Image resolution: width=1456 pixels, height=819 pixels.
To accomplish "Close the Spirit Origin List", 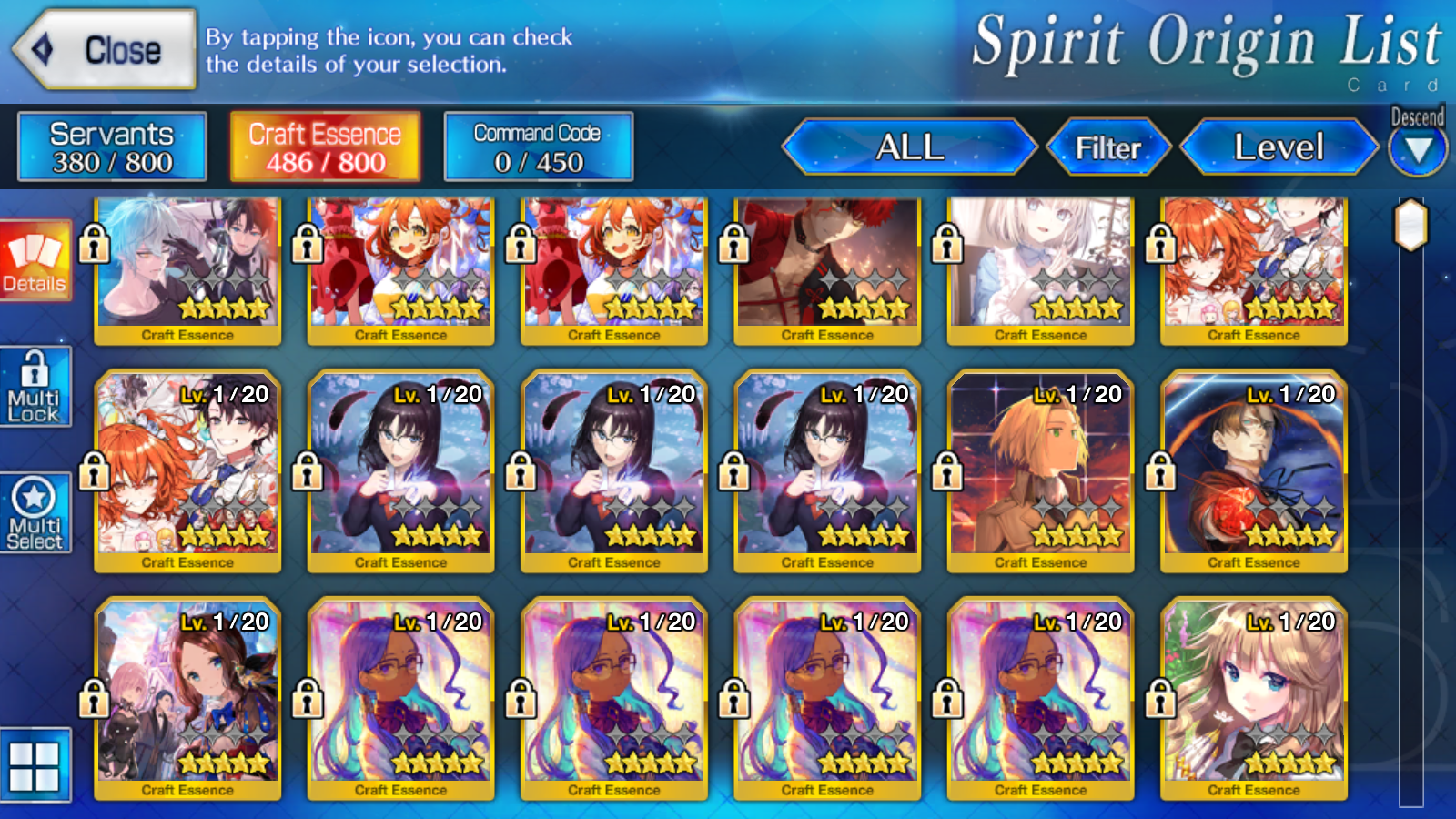I will 106,50.
